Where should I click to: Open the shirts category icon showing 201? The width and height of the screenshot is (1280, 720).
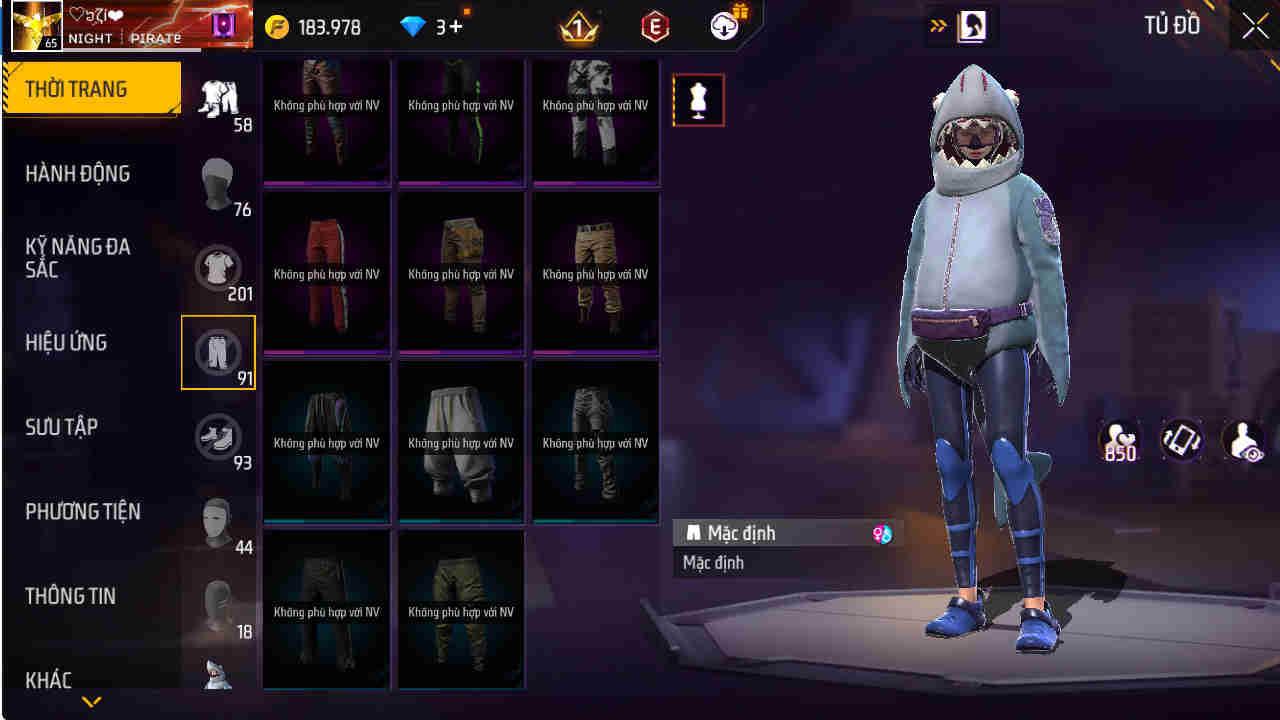tap(218, 268)
